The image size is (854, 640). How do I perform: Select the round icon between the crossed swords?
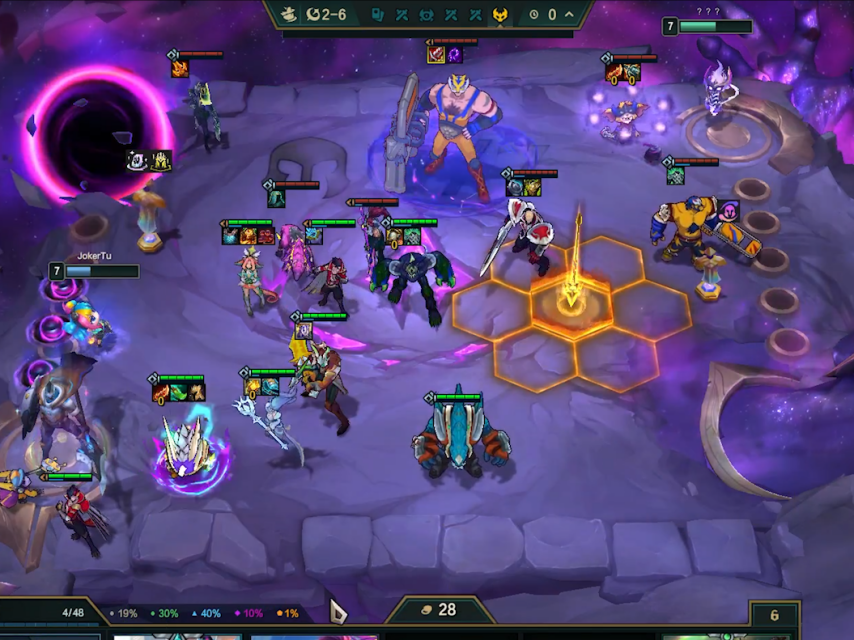point(426,15)
